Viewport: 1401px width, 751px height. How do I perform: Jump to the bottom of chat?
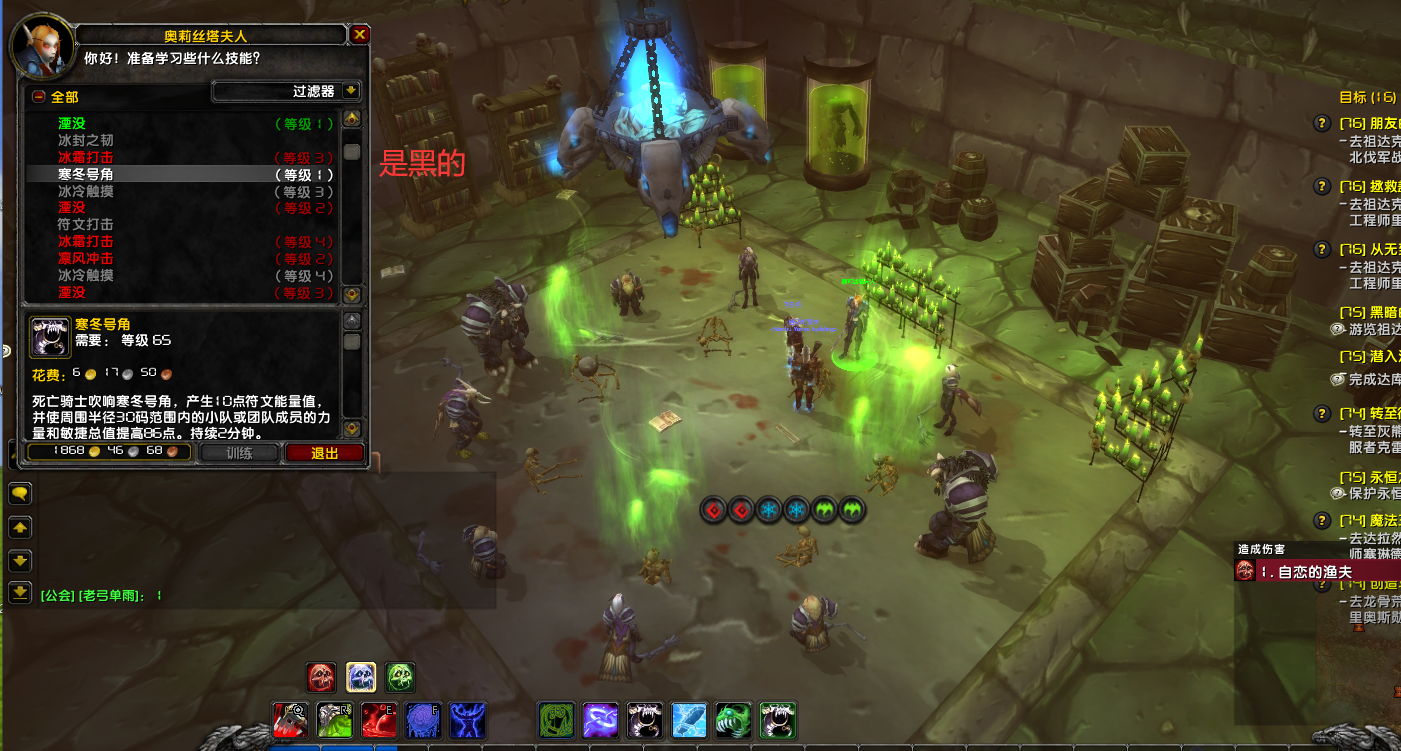tap(20, 592)
